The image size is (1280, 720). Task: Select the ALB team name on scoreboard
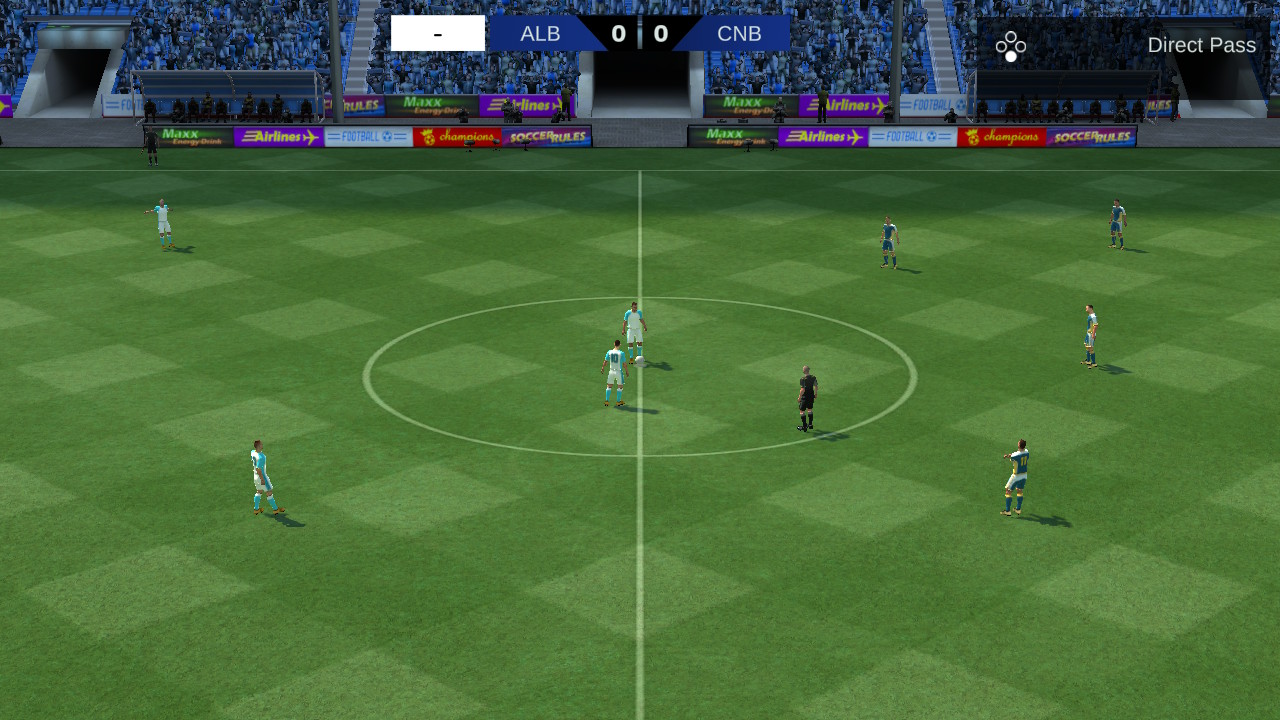coord(540,33)
